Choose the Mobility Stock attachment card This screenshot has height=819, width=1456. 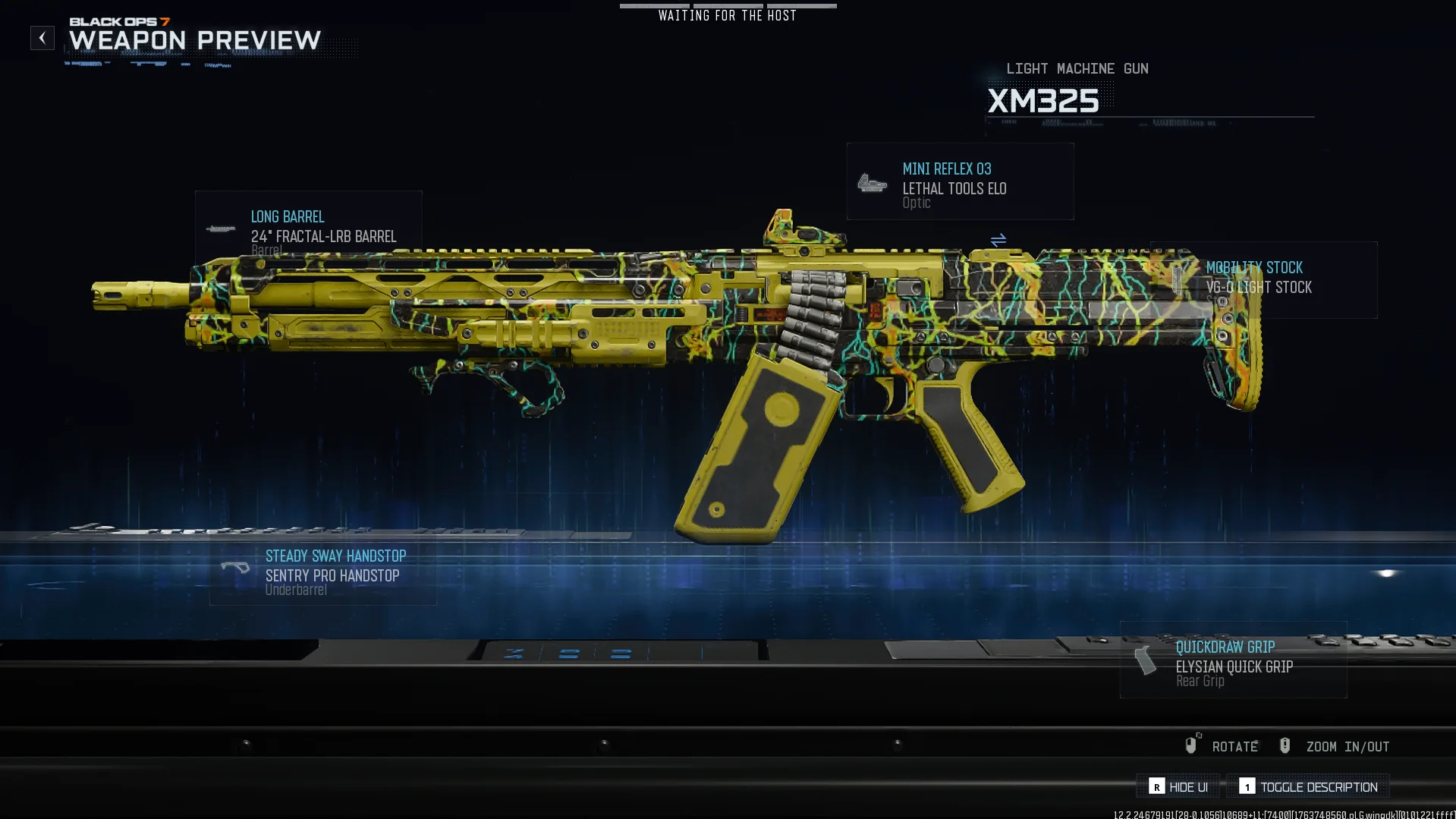(1263, 279)
